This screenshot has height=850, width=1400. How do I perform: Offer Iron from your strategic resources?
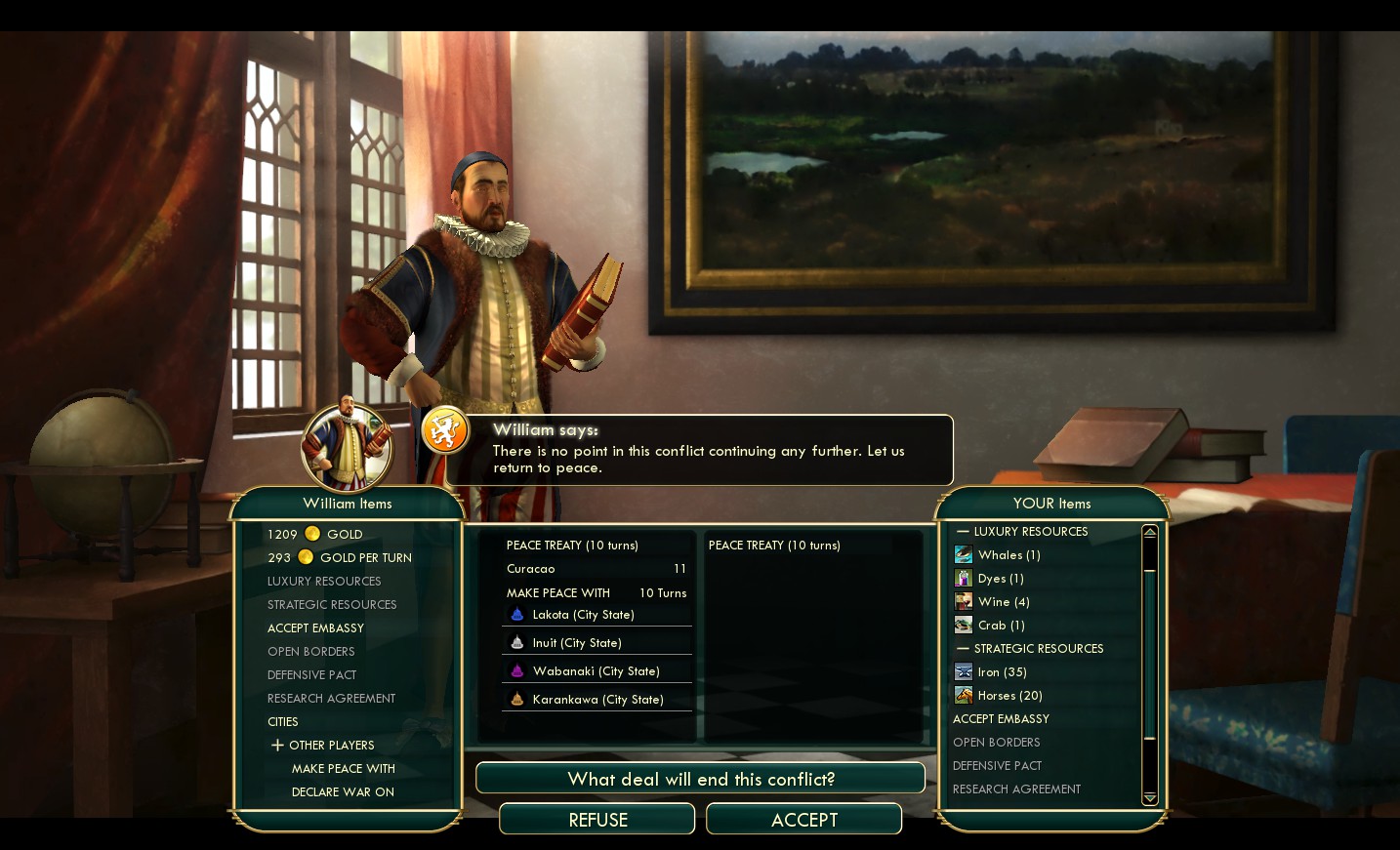click(x=1002, y=671)
